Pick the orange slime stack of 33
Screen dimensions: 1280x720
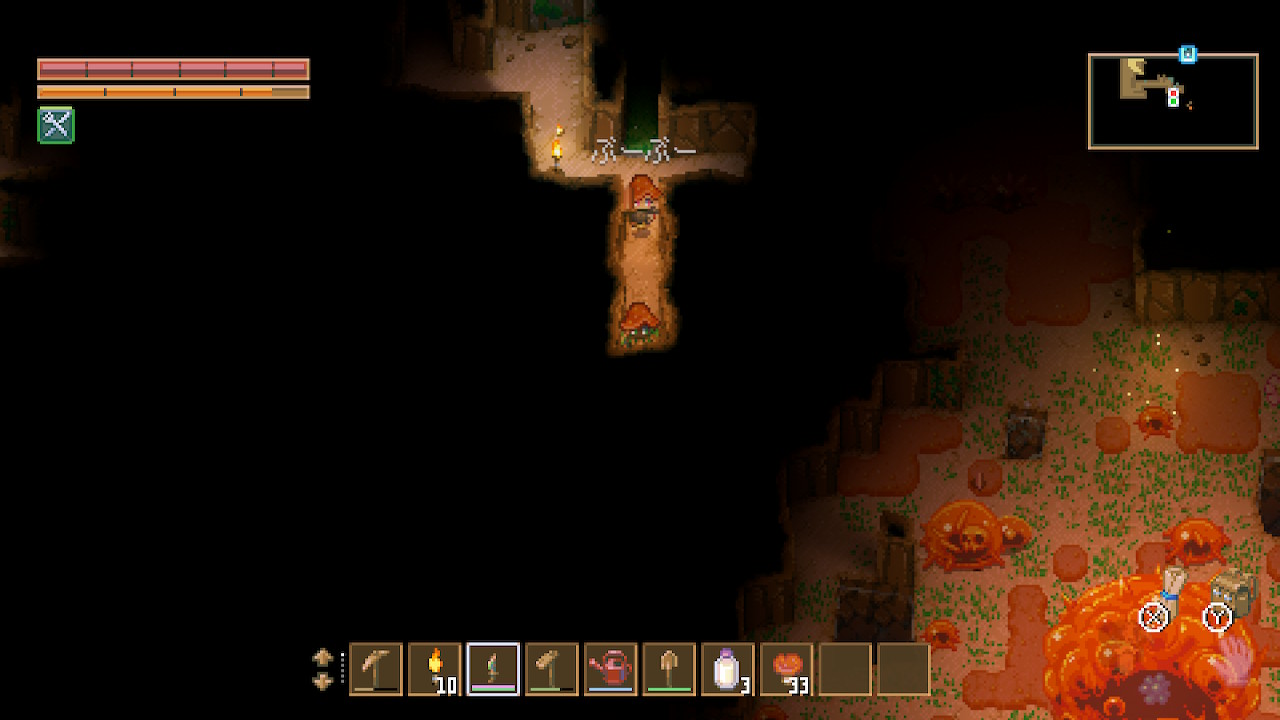click(x=786, y=669)
